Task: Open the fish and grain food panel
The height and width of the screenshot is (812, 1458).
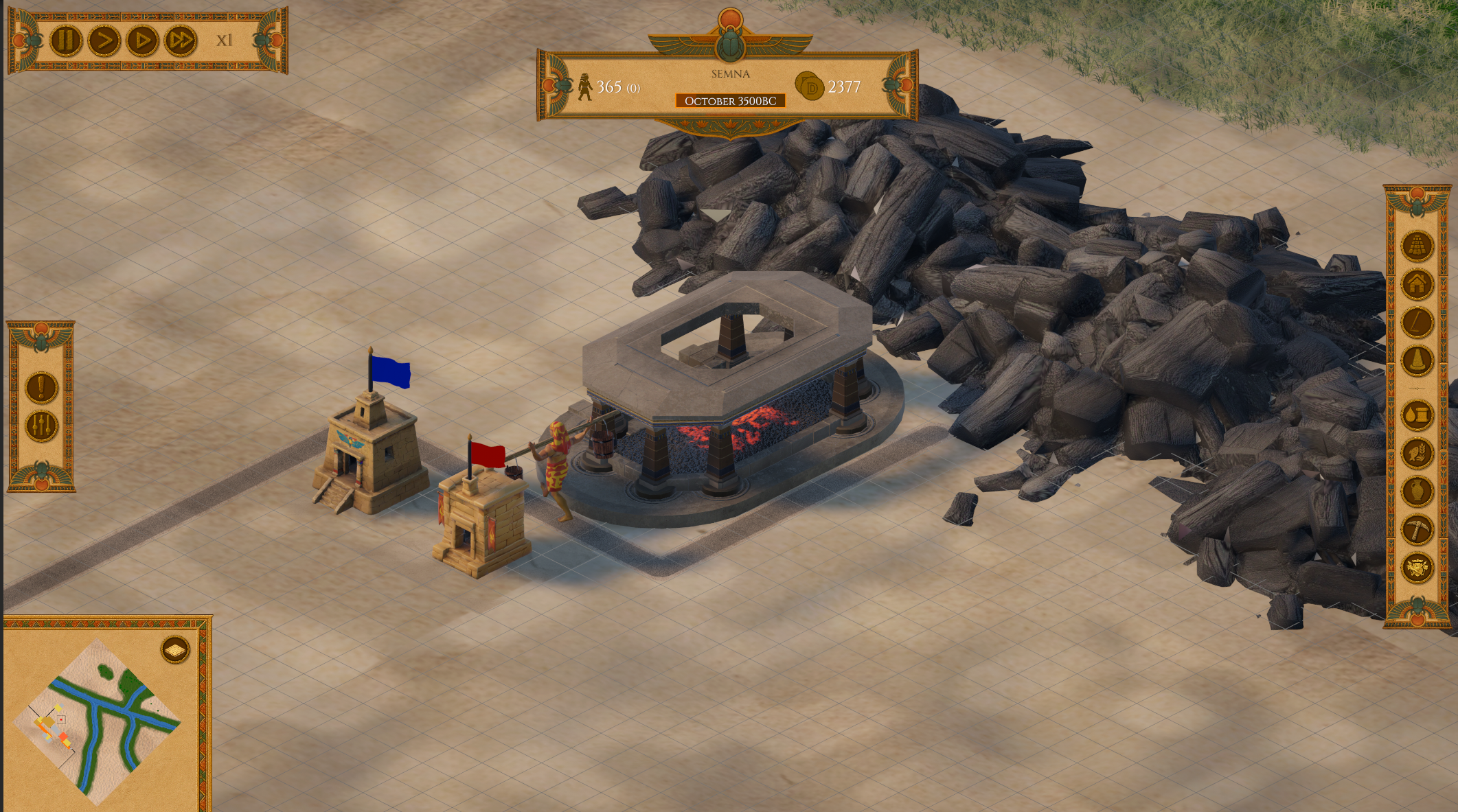Action: [1417, 451]
